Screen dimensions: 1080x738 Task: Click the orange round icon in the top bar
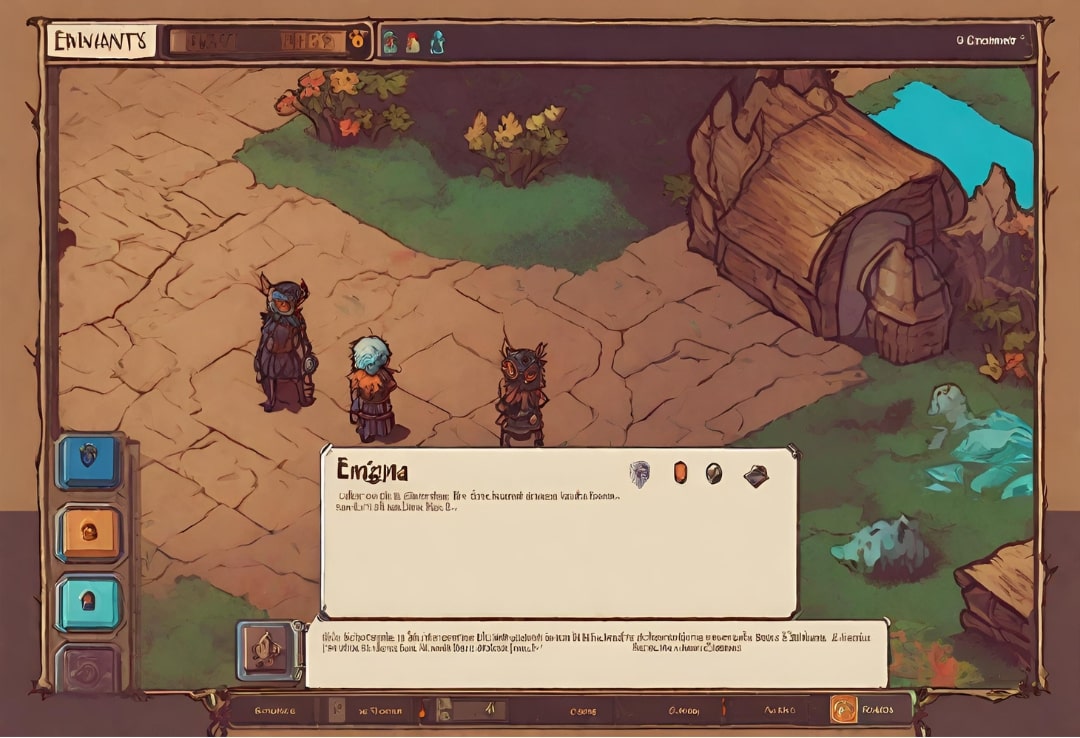(x=358, y=42)
